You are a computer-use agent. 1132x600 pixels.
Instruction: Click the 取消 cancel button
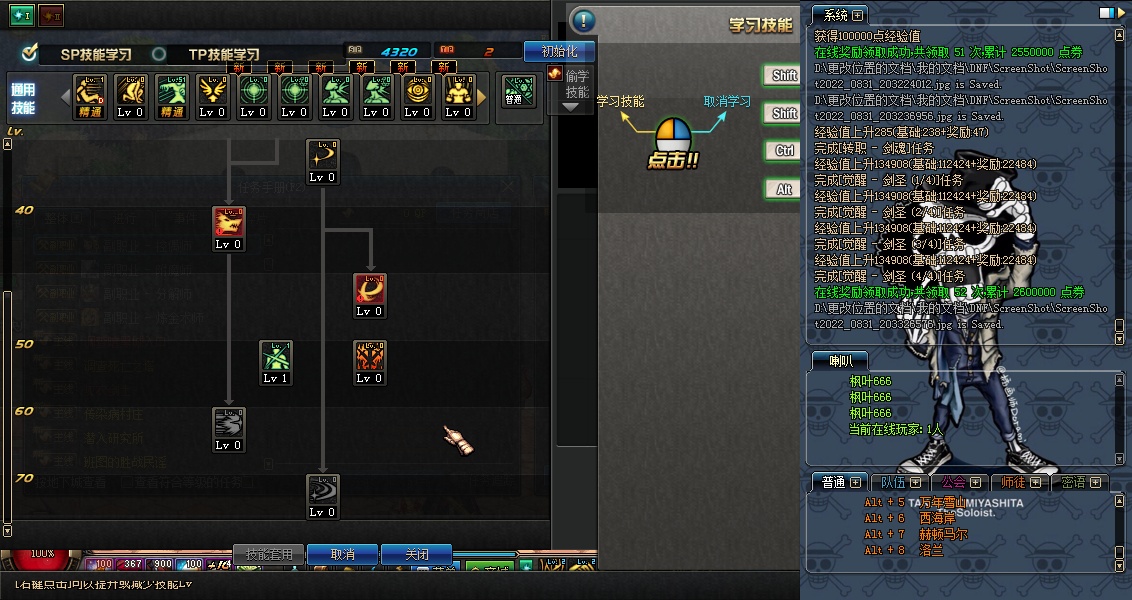point(342,554)
